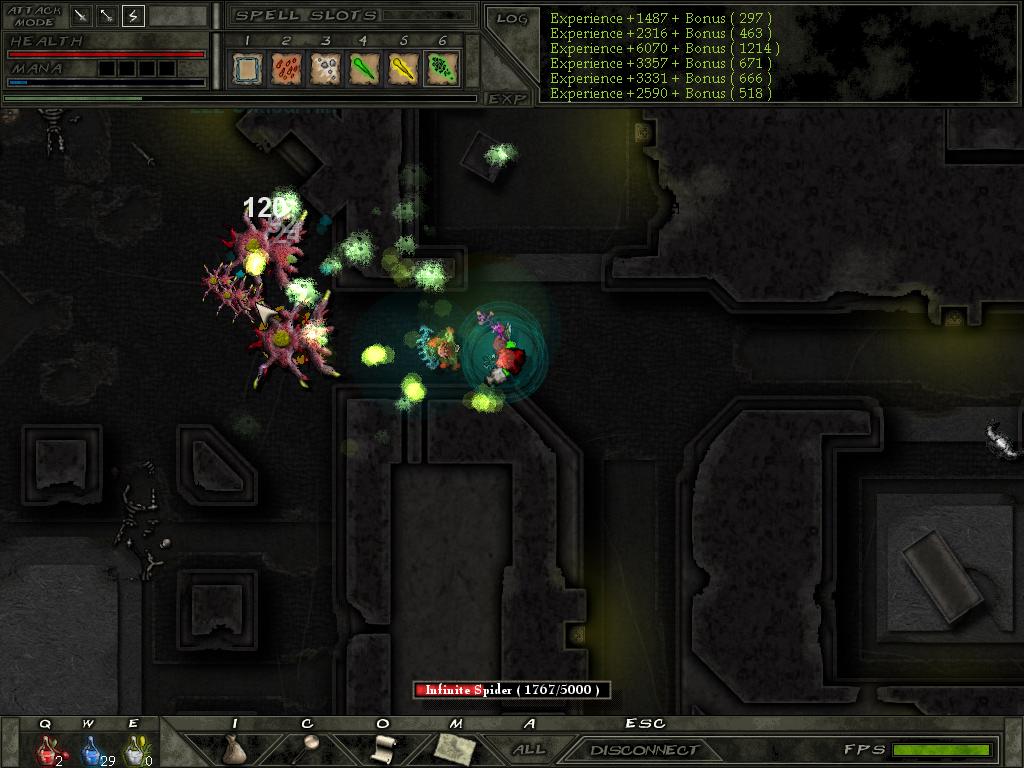The height and width of the screenshot is (768, 1024).
Task: Open the inventory bag
Action: pos(234,748)
